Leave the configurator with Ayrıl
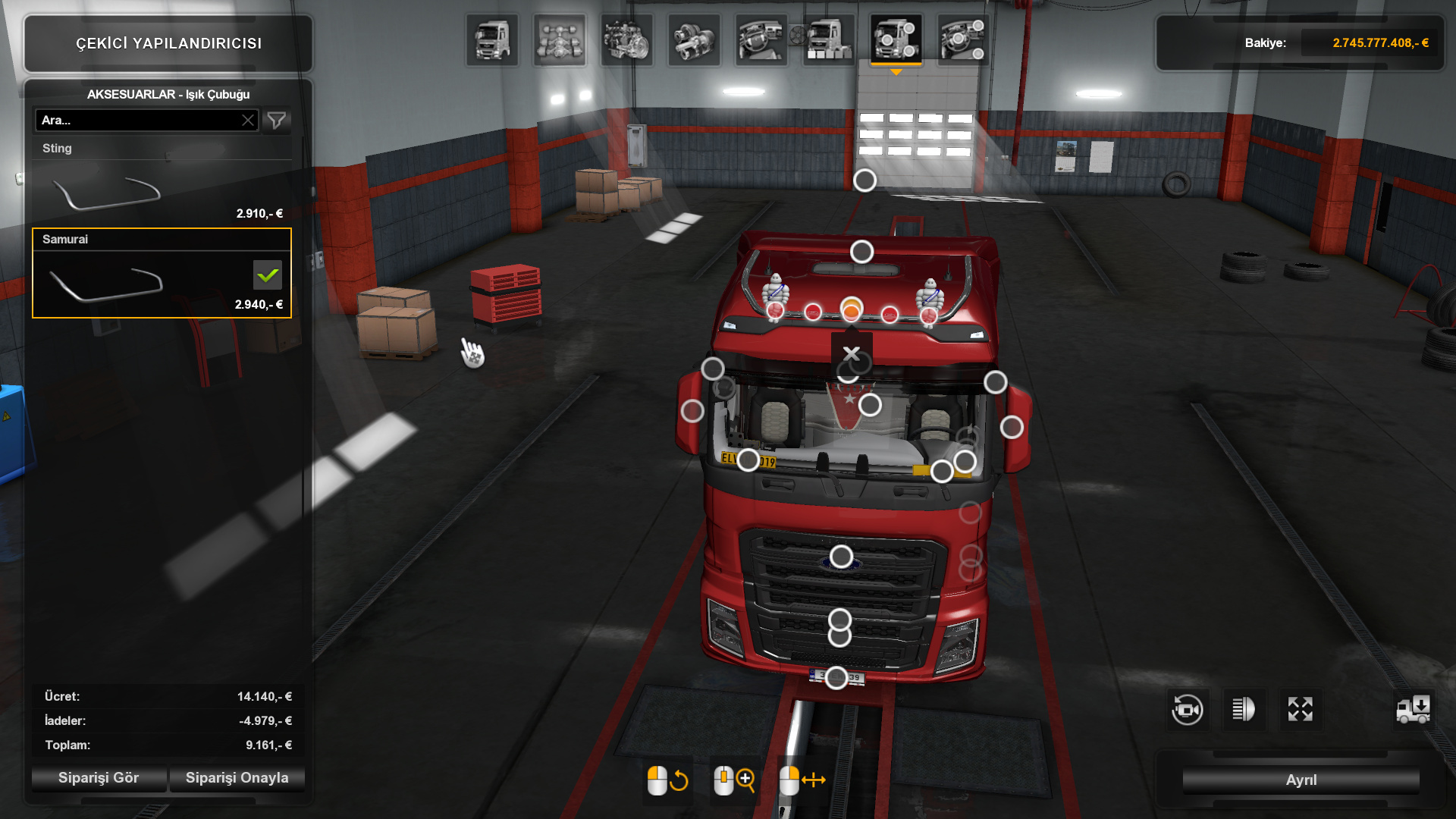Image resolution: width=1456 pixels, height=819 pixels. [1301, 780]
